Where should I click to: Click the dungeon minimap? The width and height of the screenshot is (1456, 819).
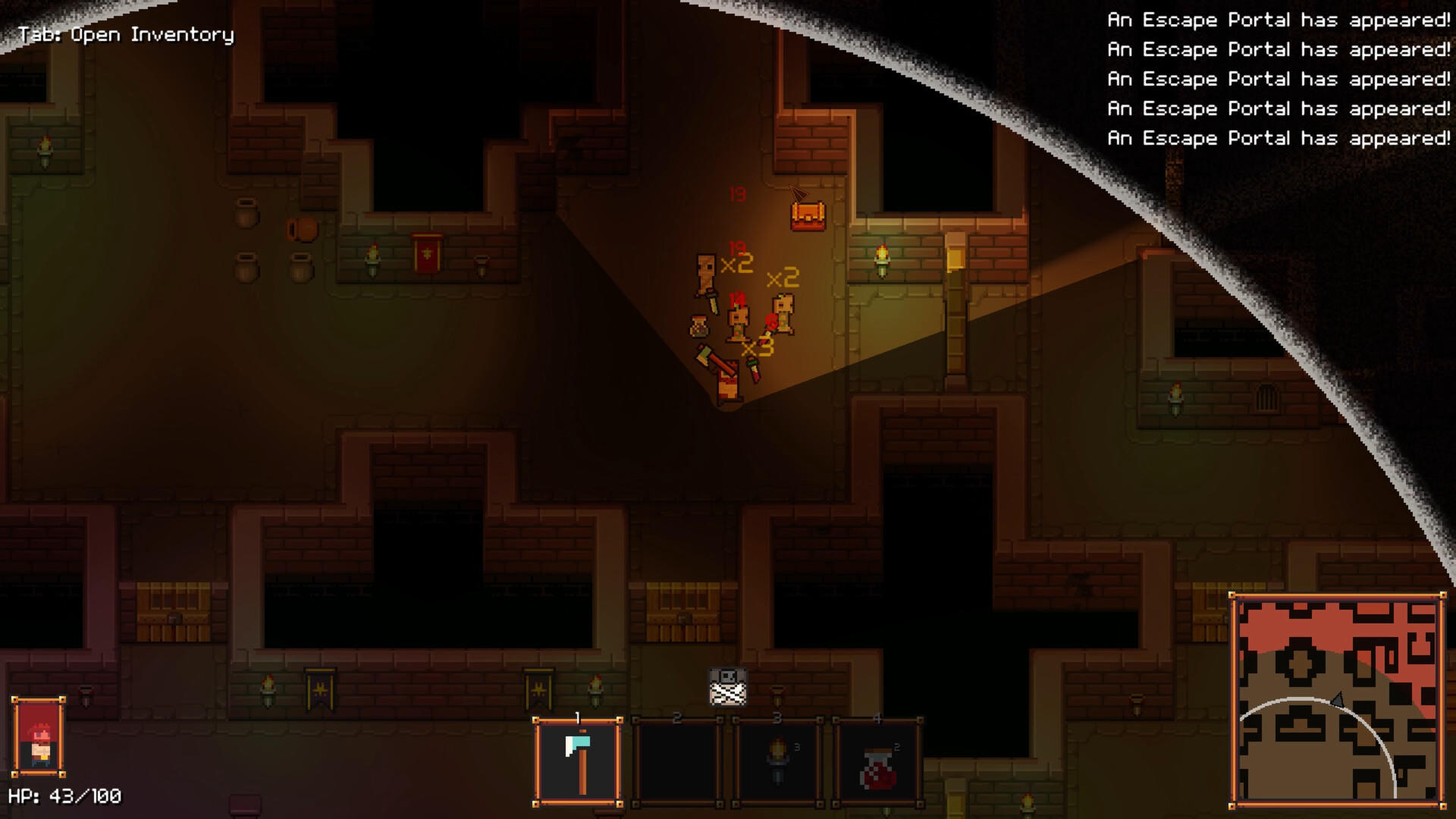[1338, 701]
